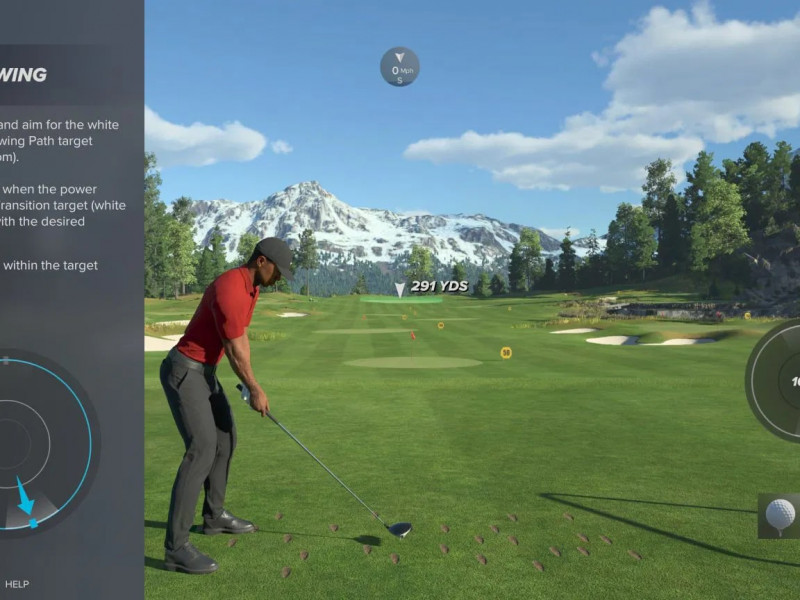This screenshot has height=600, width=800.
Task: Open the HELP option
Action: pos(17,584)
